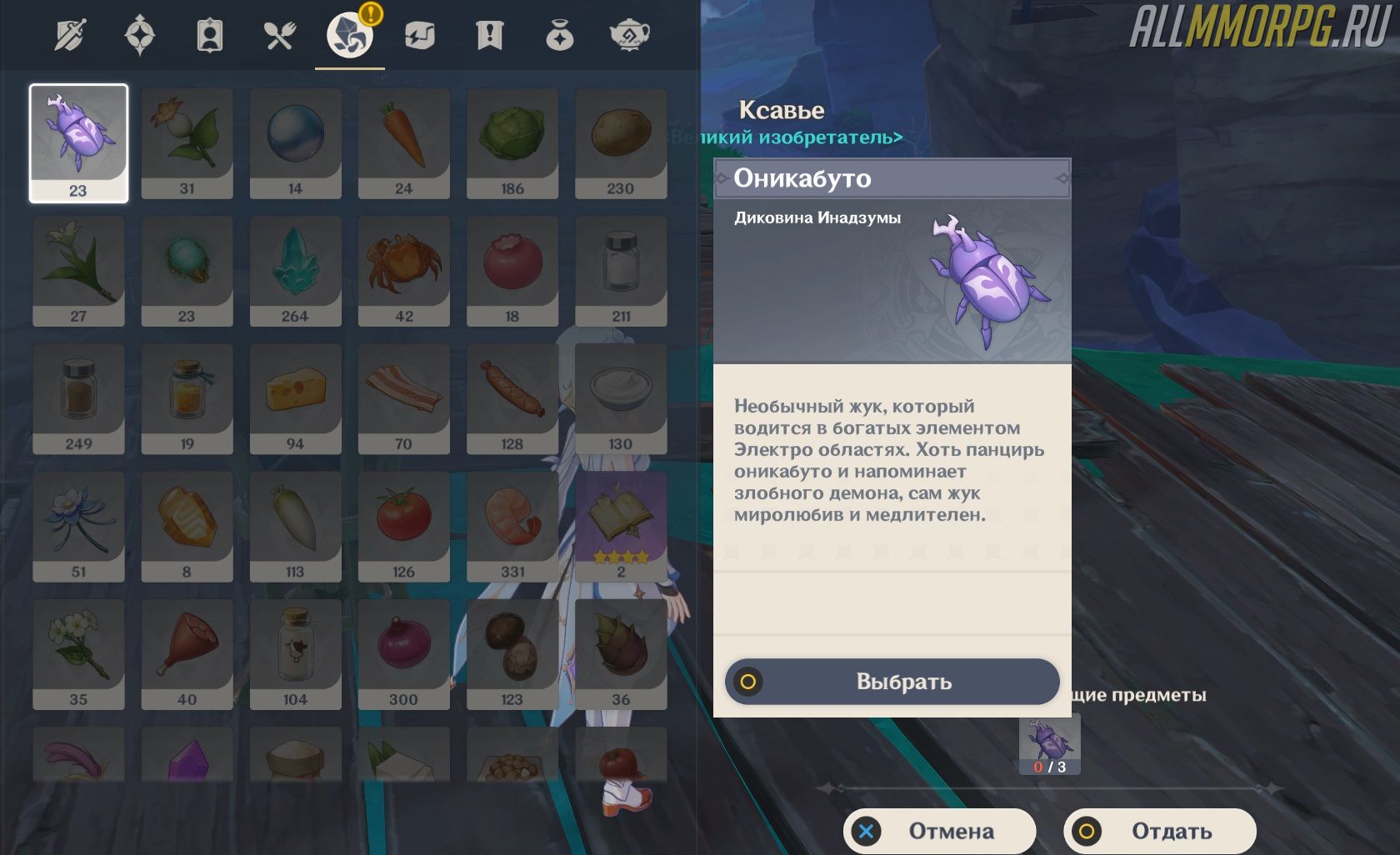Confirm with the Выбрать button
This screenshot has width=1400, height=855.
click(892, 682)
